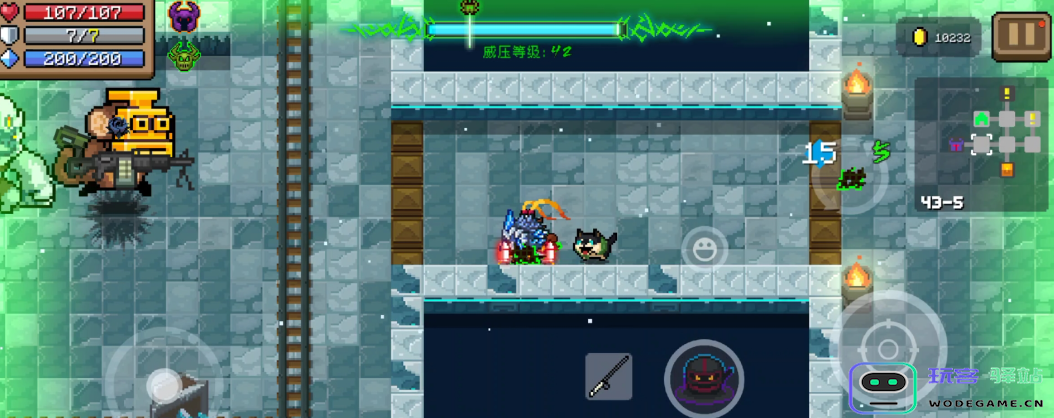This screenshot has width=1054, height=418.
Task: Activate the hooded character skill button
Action: click(x=704, y=378)
